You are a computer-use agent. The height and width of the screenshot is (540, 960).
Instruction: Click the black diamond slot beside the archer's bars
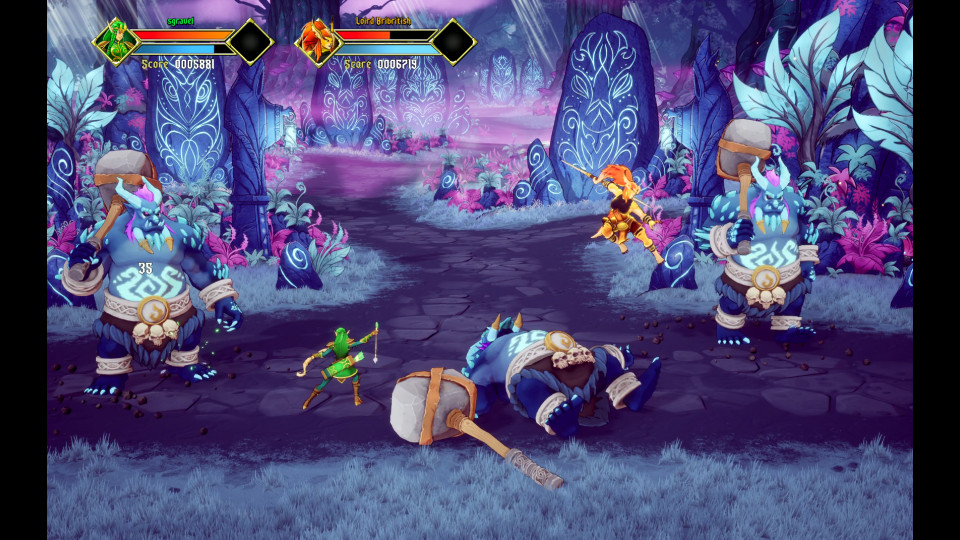point(249,41)
